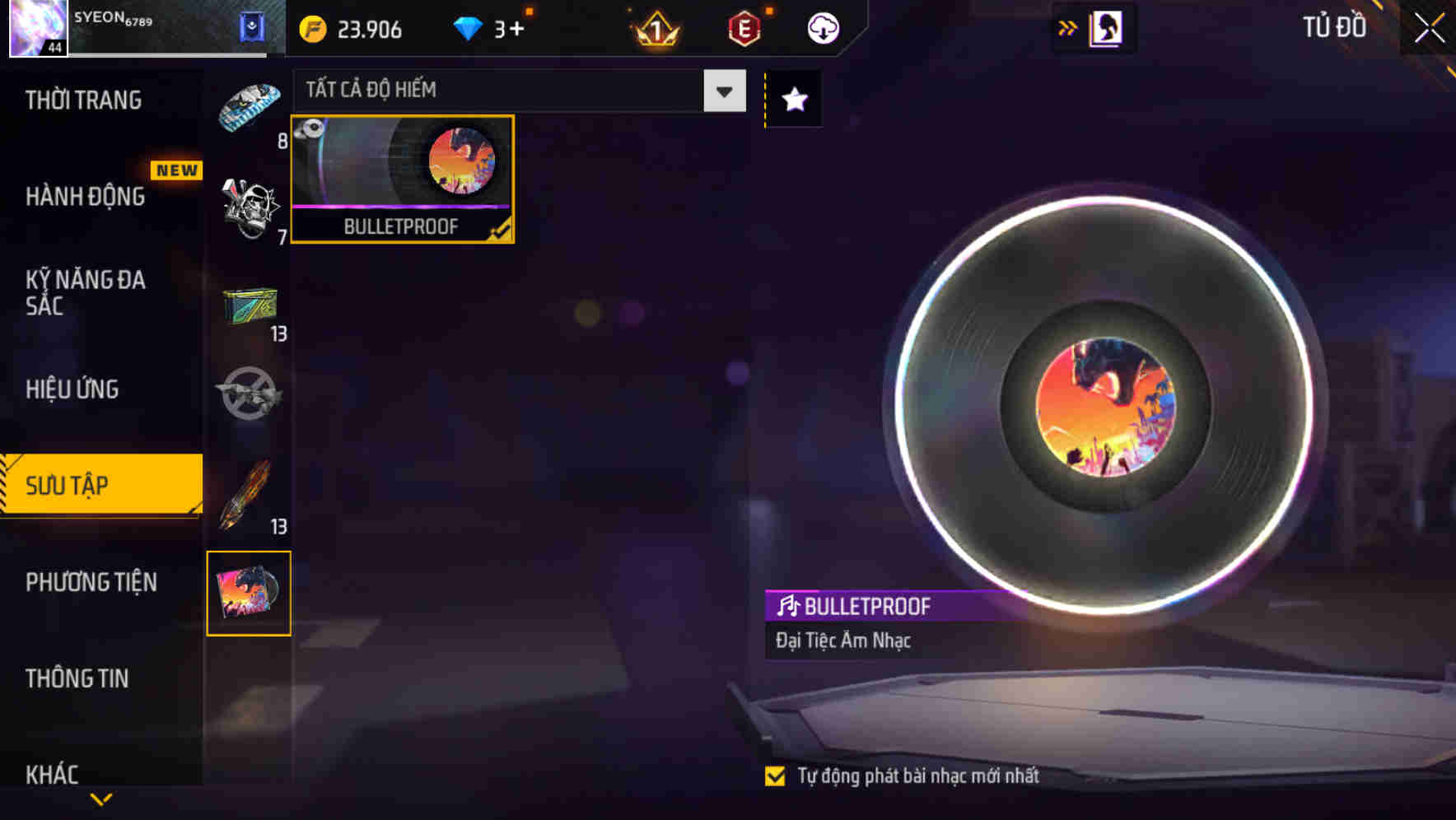Select the surfboard collection category icon
The image size is (1456, 820).
point(250,107)
